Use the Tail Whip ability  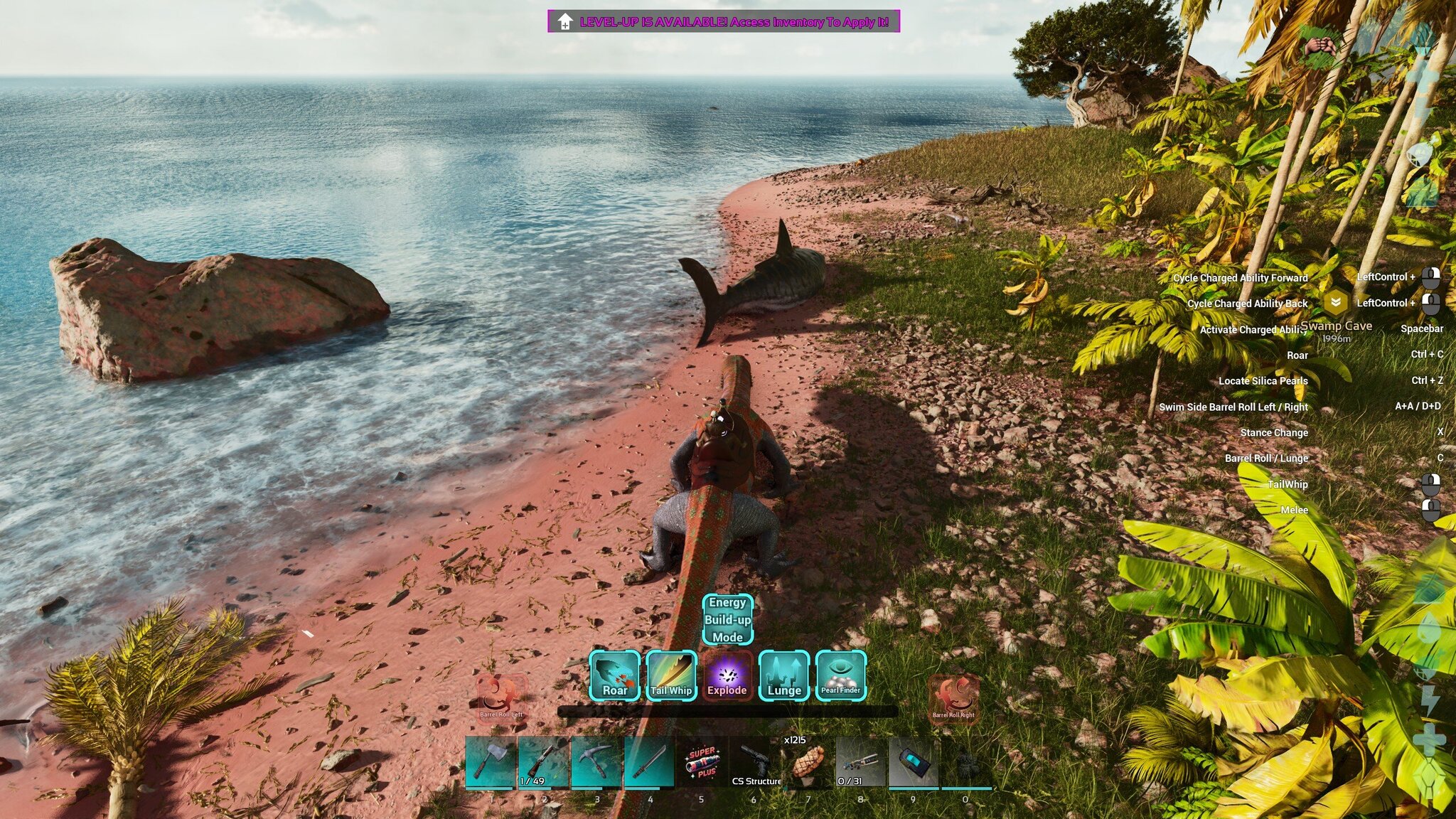(x=671, y=675)
